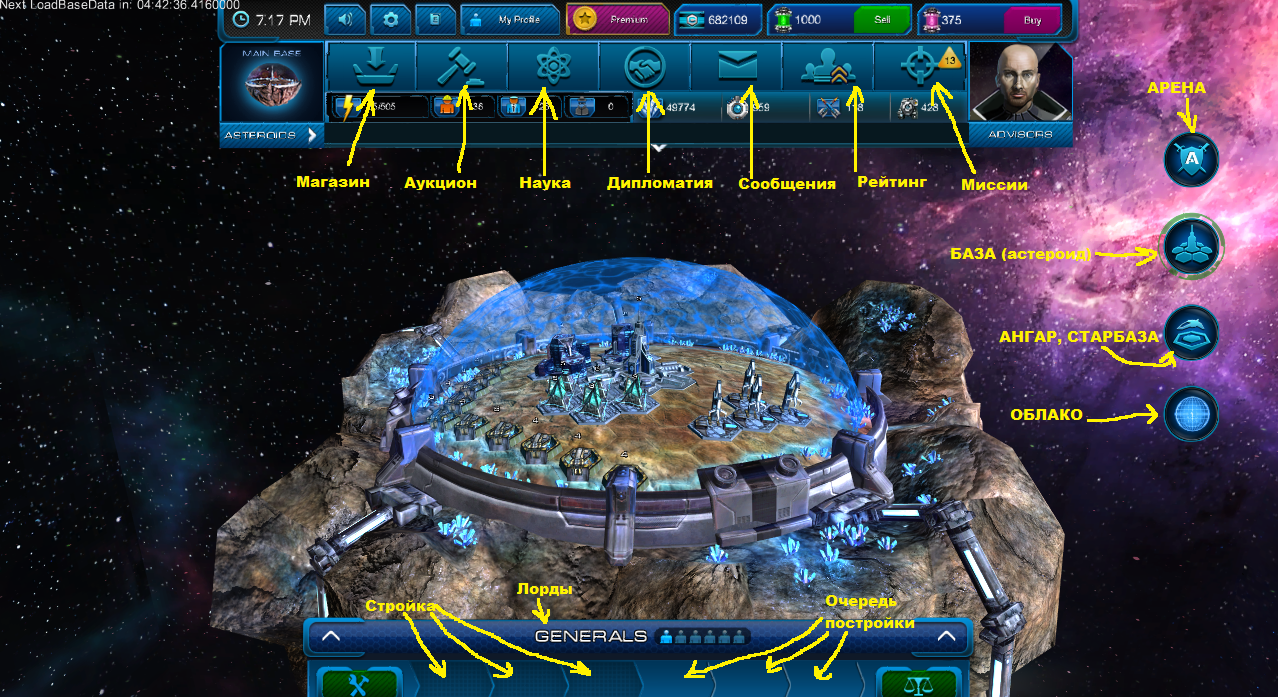Open the green wrench-and-hammer build button
1278x697 pixels.
pyautogui.click(x=360, y=684)
